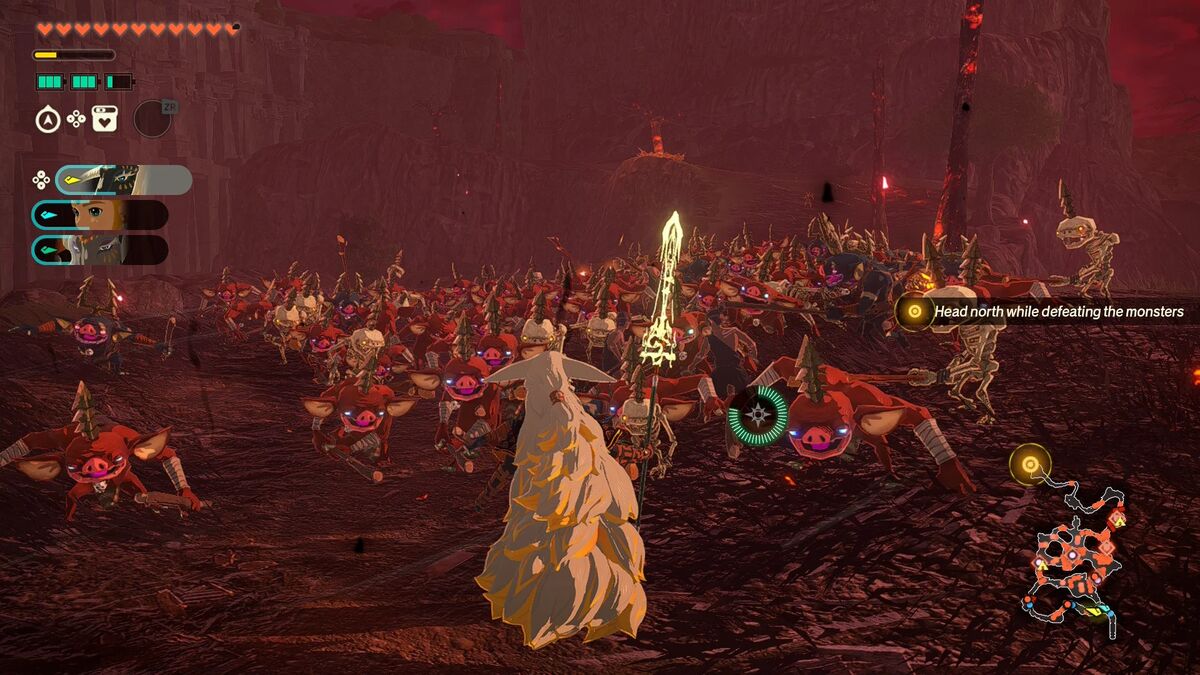Viewport: 1200px width, 675px height.
Task: Click the compass arrow icon
Action: tap(47, 120)
